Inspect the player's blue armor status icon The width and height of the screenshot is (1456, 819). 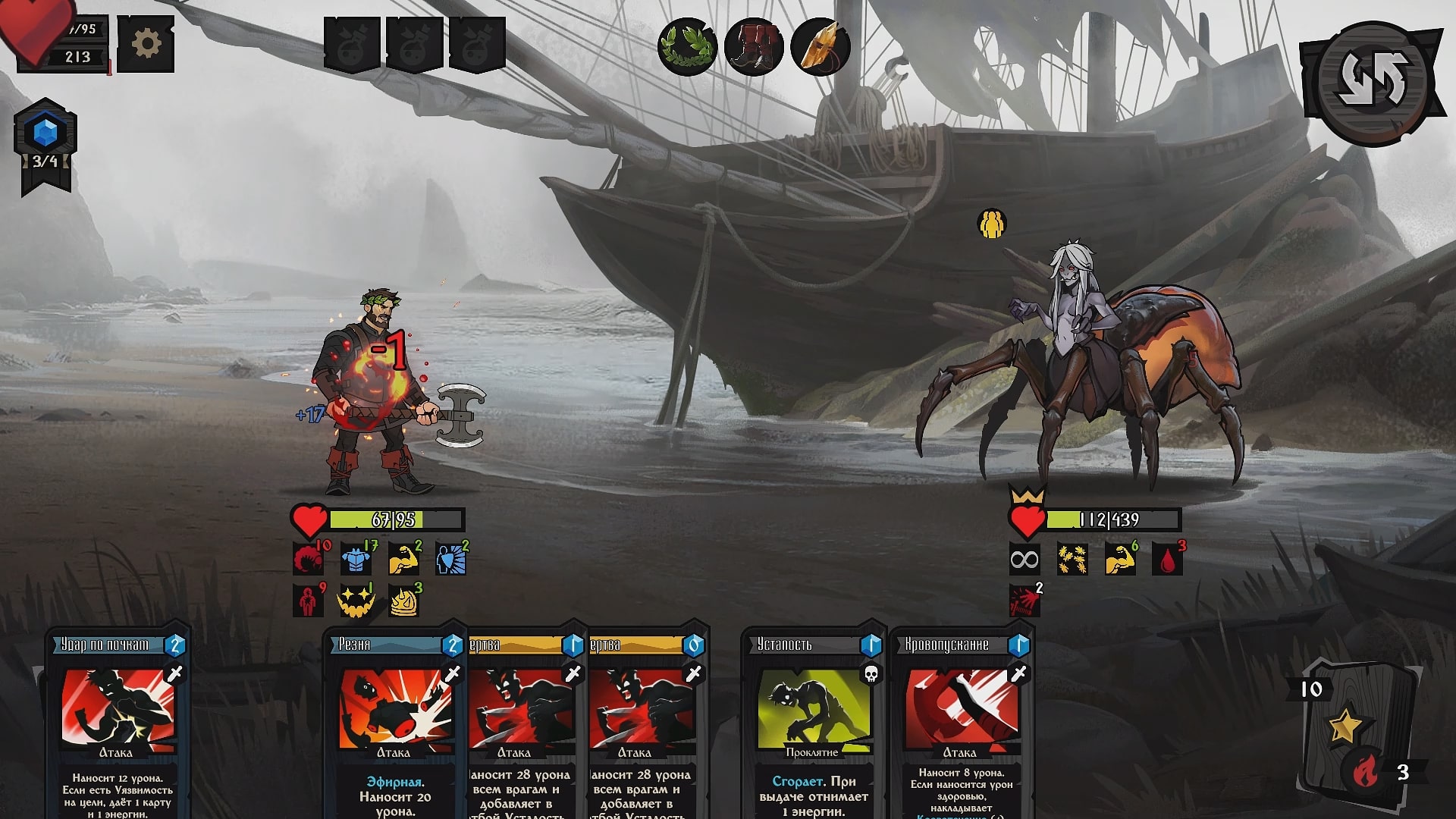coord(355,559)
